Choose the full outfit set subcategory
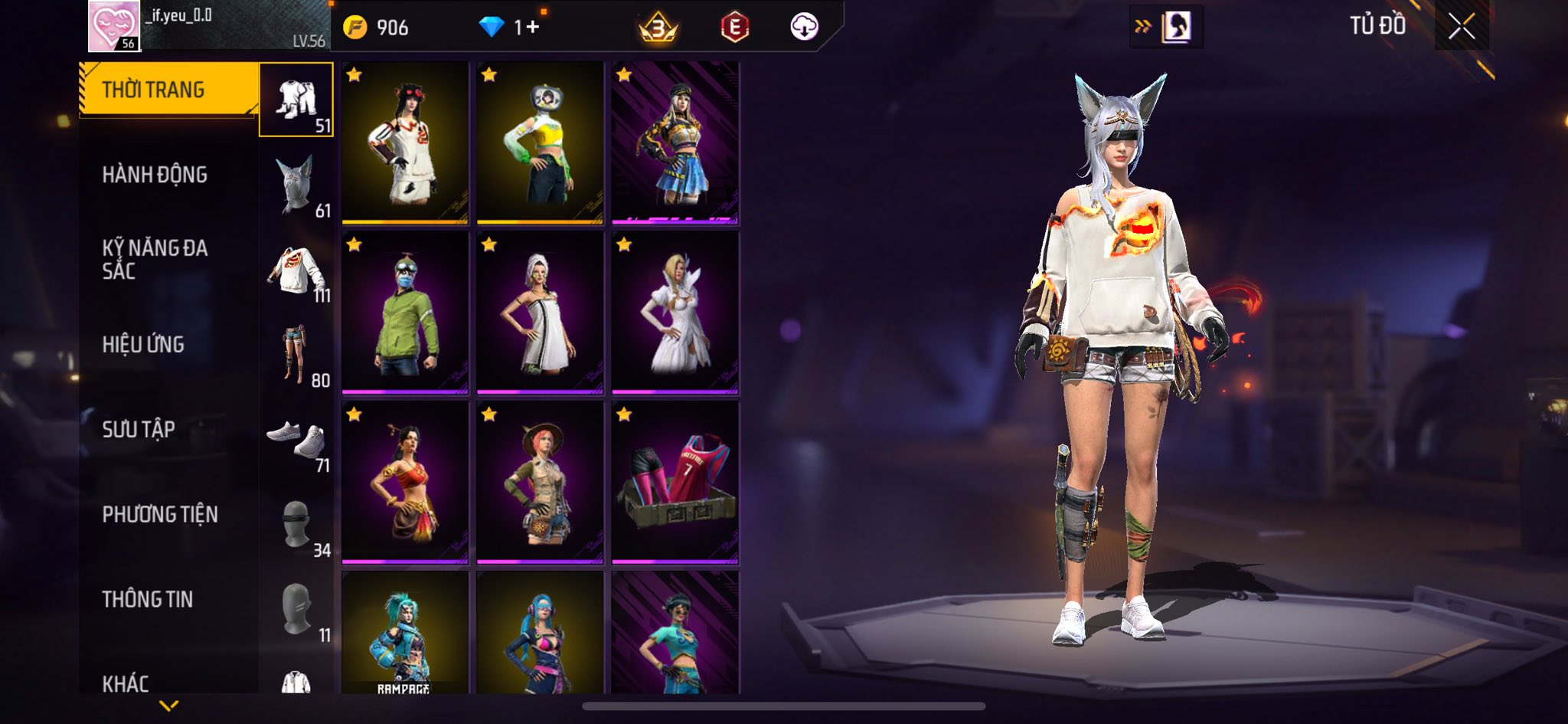This screenshot has height=724, width=1568. 296,100
